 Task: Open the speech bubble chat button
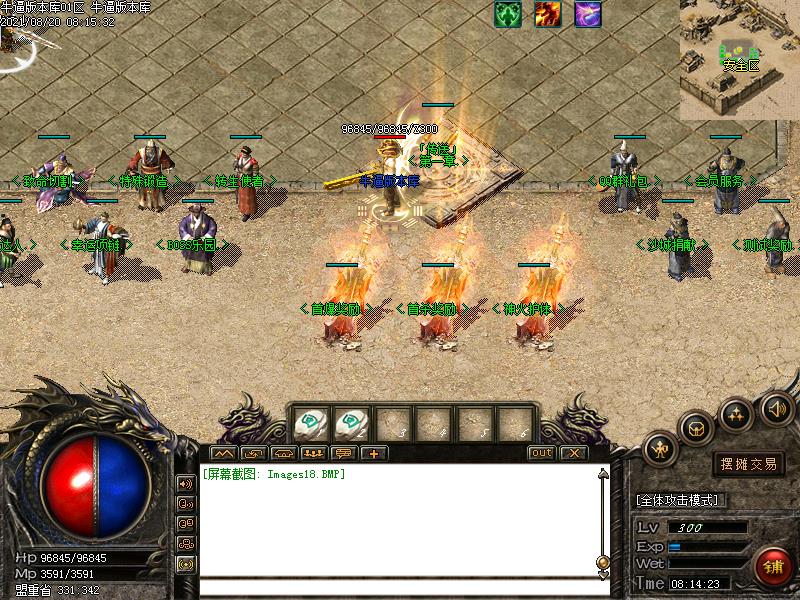[x=344, y=453]
